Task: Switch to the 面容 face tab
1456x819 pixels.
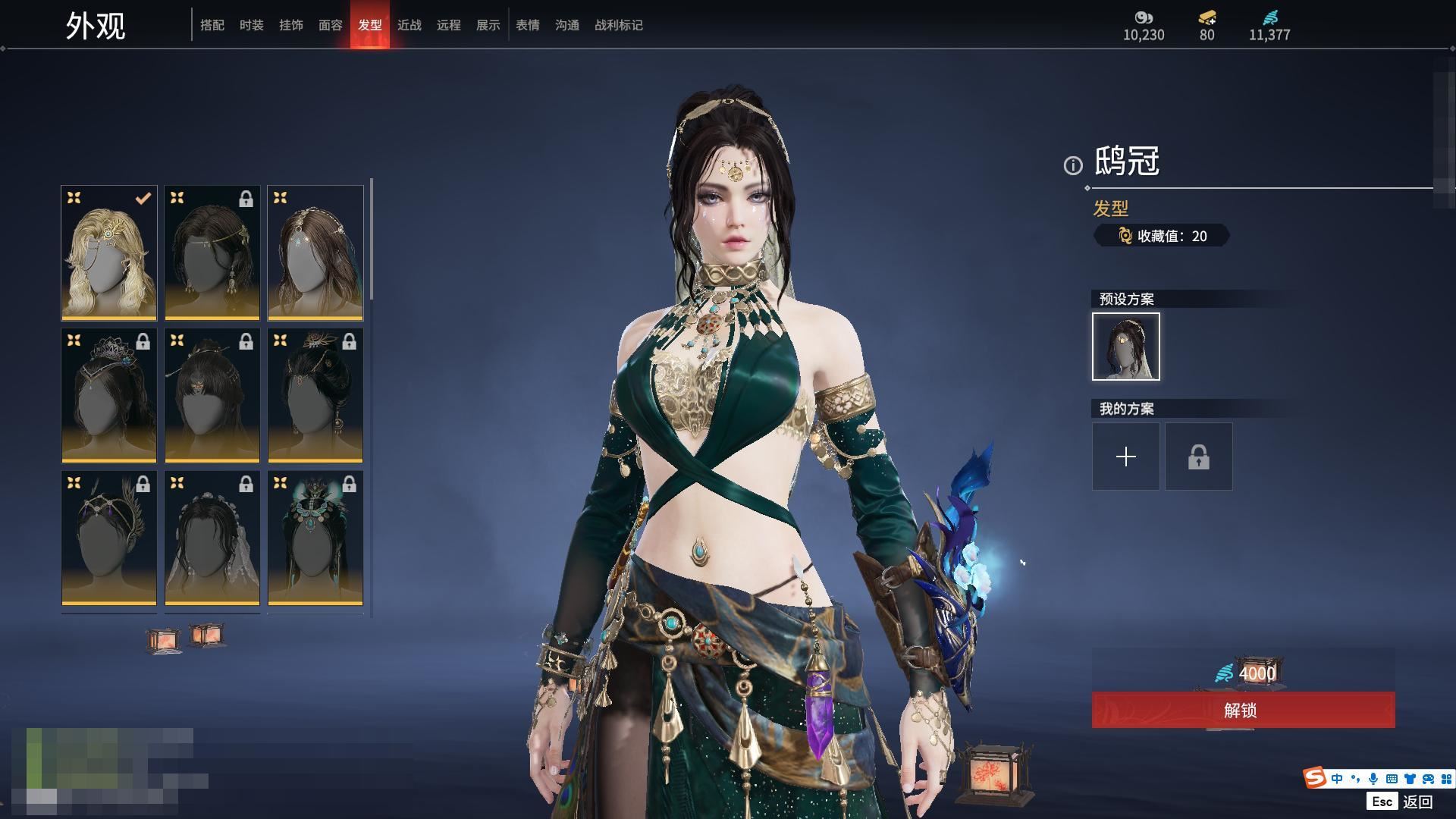Action: point(331,25)
